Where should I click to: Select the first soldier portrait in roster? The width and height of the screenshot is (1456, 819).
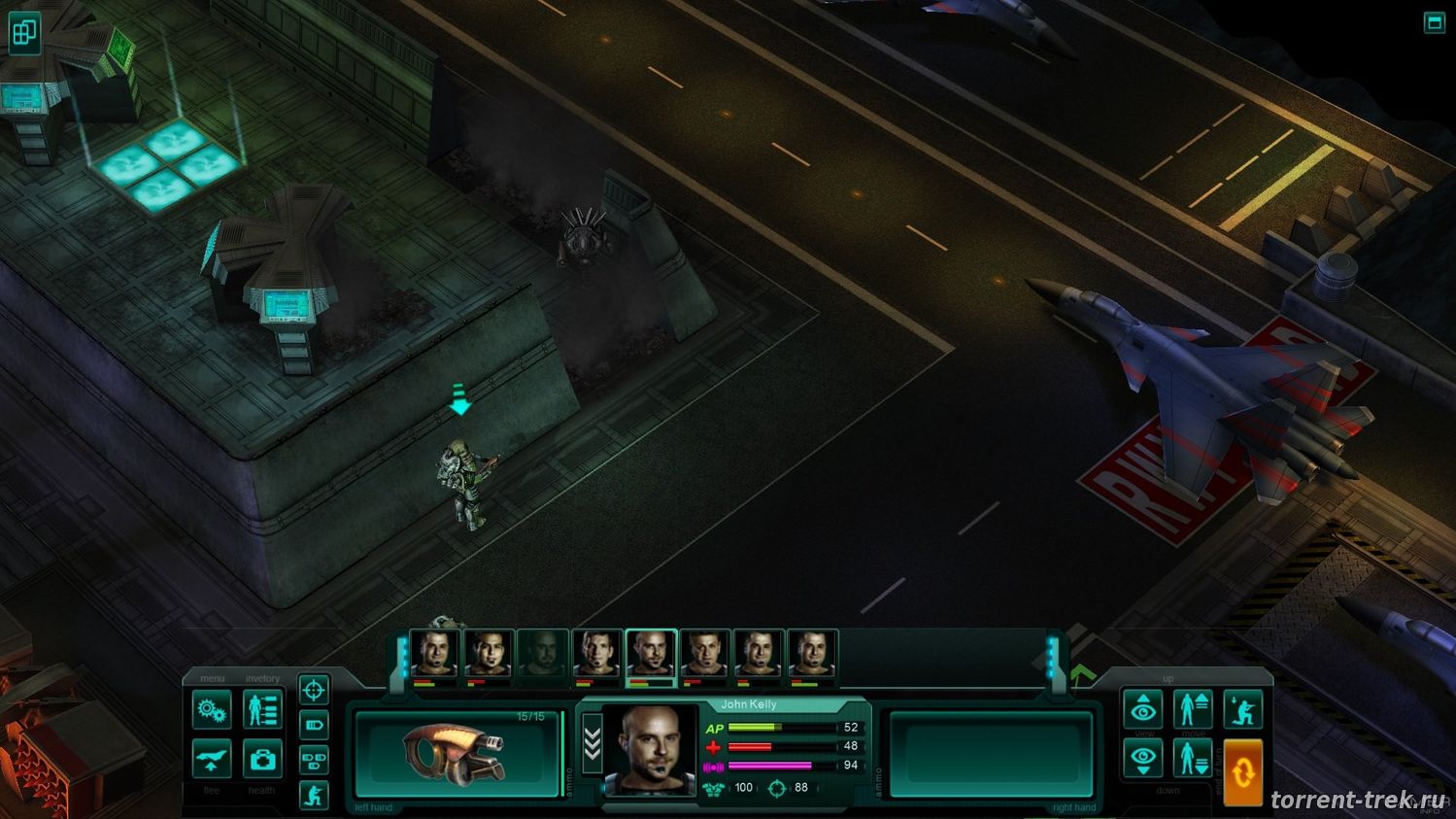click(434, 654)
